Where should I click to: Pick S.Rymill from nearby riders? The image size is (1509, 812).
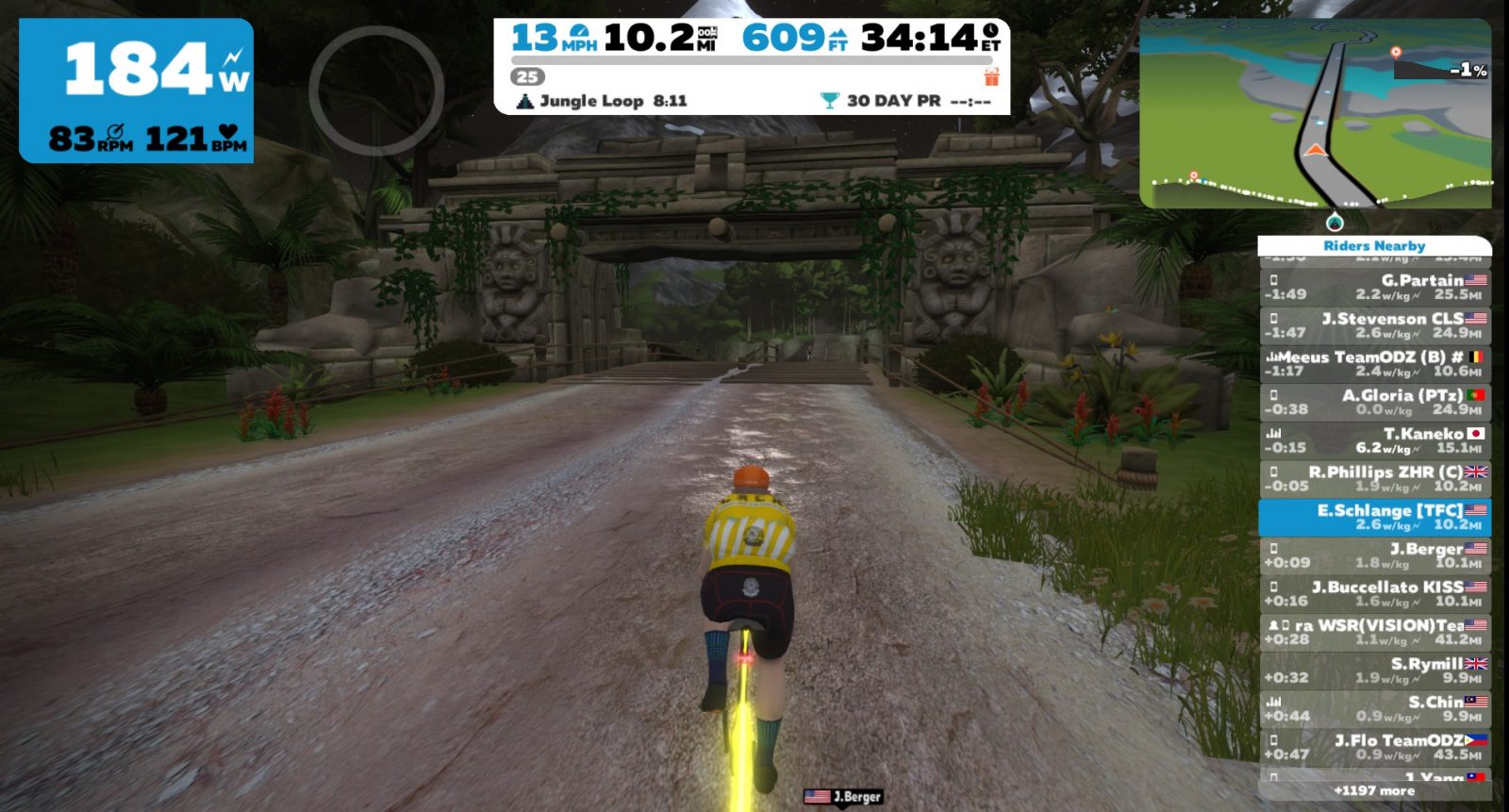click(1374, 671)
